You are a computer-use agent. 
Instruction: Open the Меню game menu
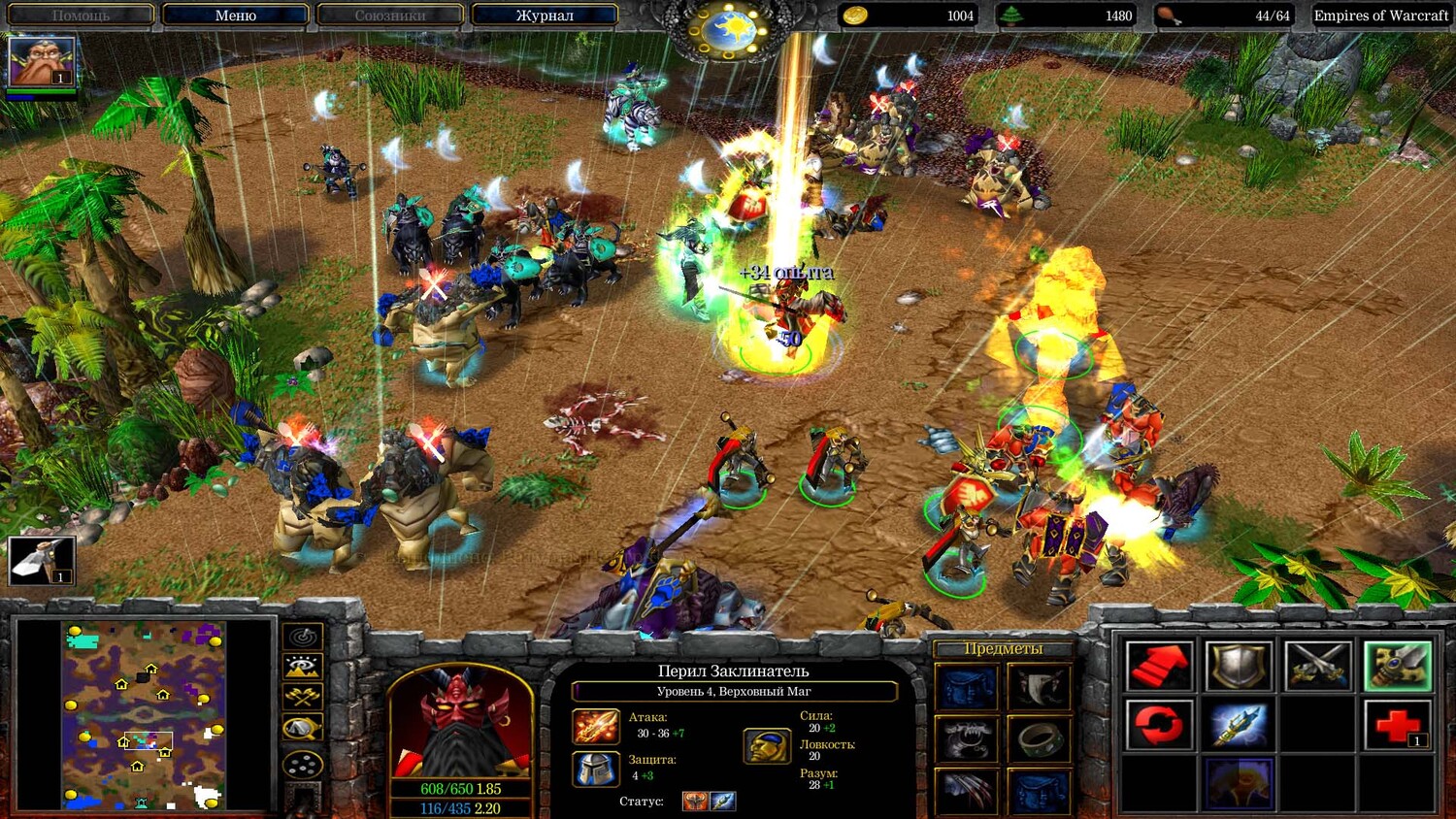[x=235, y=16]
